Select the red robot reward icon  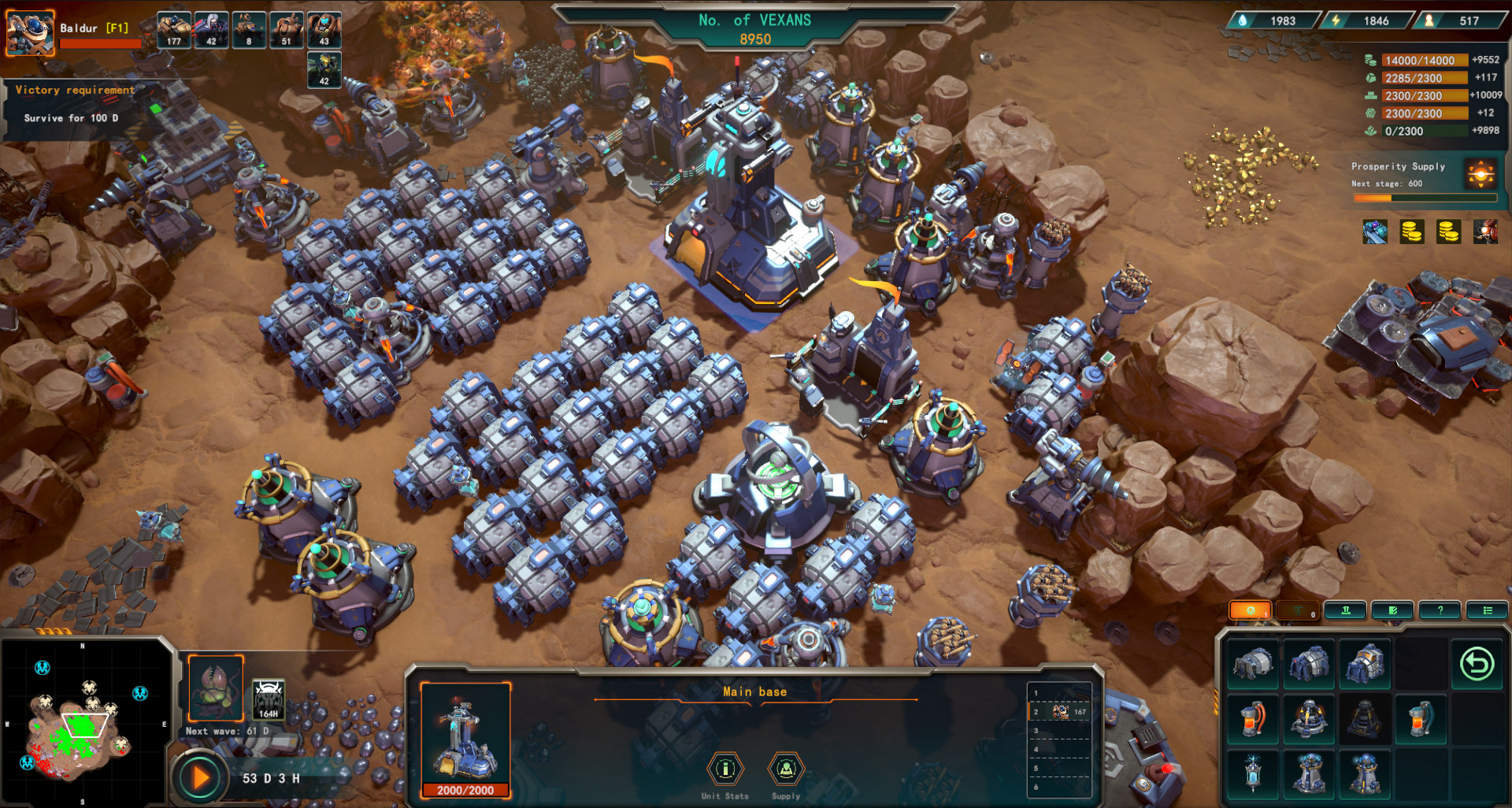[x=1485, y=232]
